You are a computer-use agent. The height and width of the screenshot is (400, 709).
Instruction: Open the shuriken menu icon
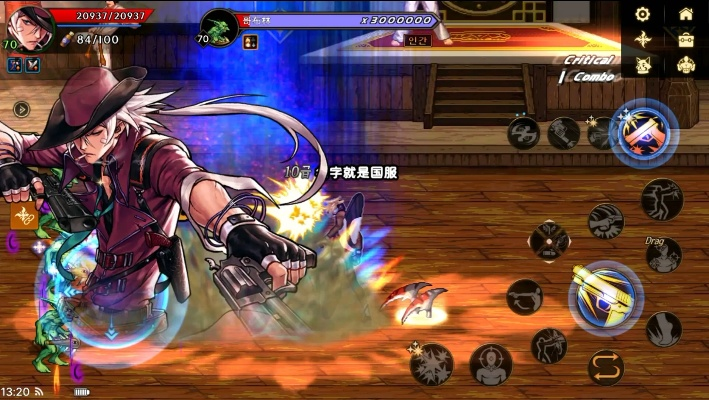click(x=643, y=39)
